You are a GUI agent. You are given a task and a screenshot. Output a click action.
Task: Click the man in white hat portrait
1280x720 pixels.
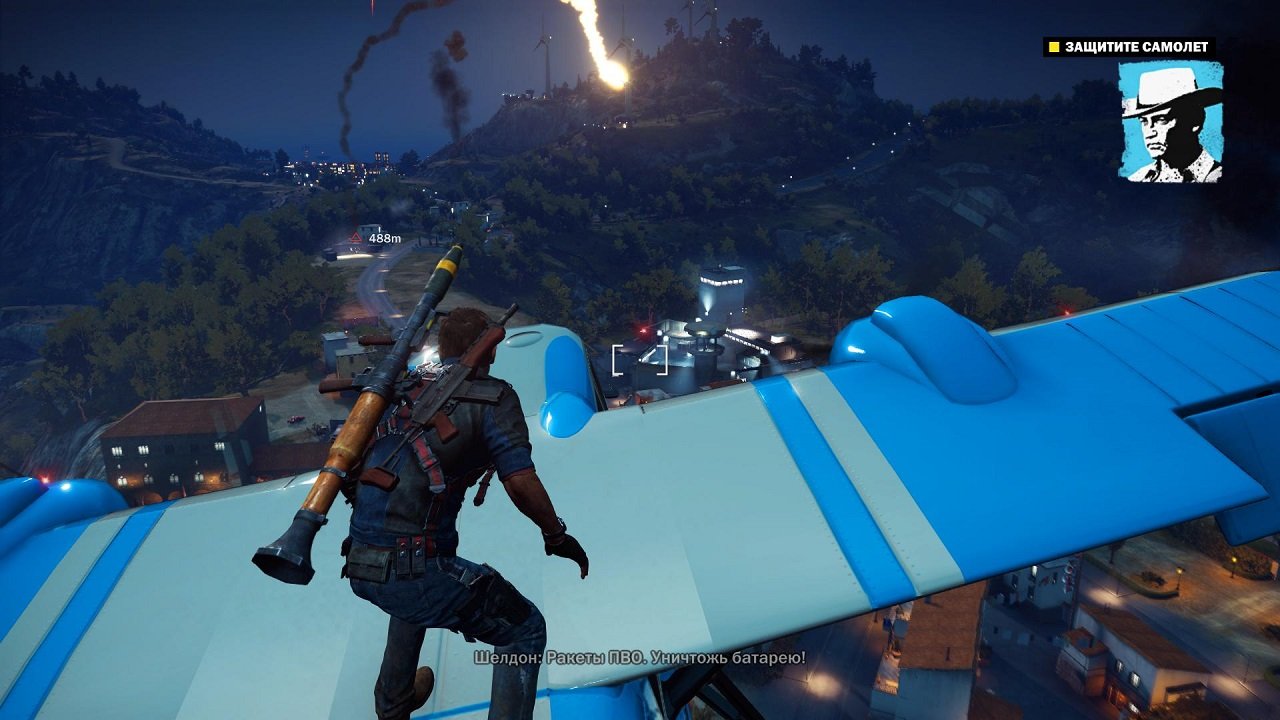tap(1169, 122)
